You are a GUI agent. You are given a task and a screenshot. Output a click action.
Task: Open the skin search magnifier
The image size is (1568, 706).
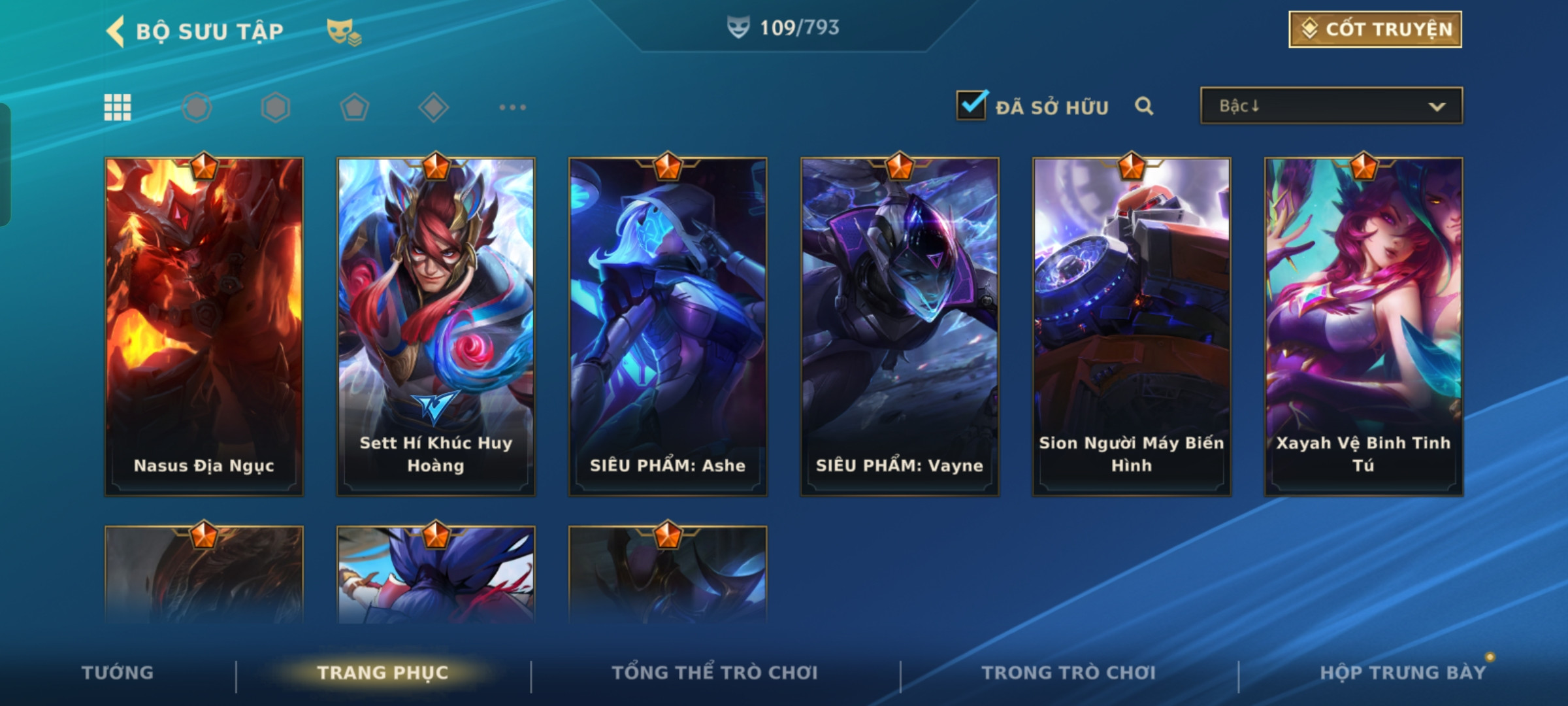(1143, 106)
